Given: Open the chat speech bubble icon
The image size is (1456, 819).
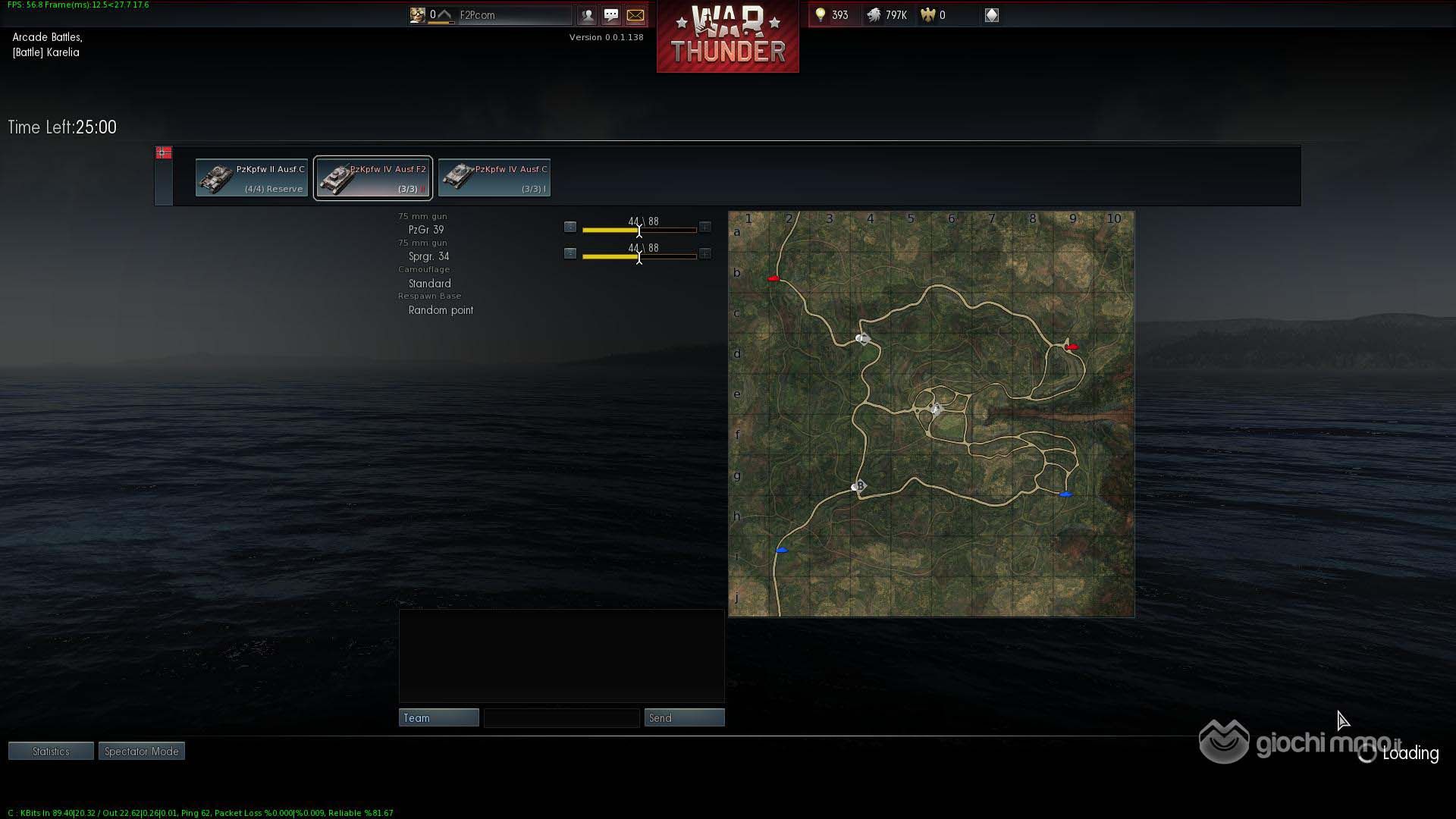Looking at the screenshot, I should (611, 15).
